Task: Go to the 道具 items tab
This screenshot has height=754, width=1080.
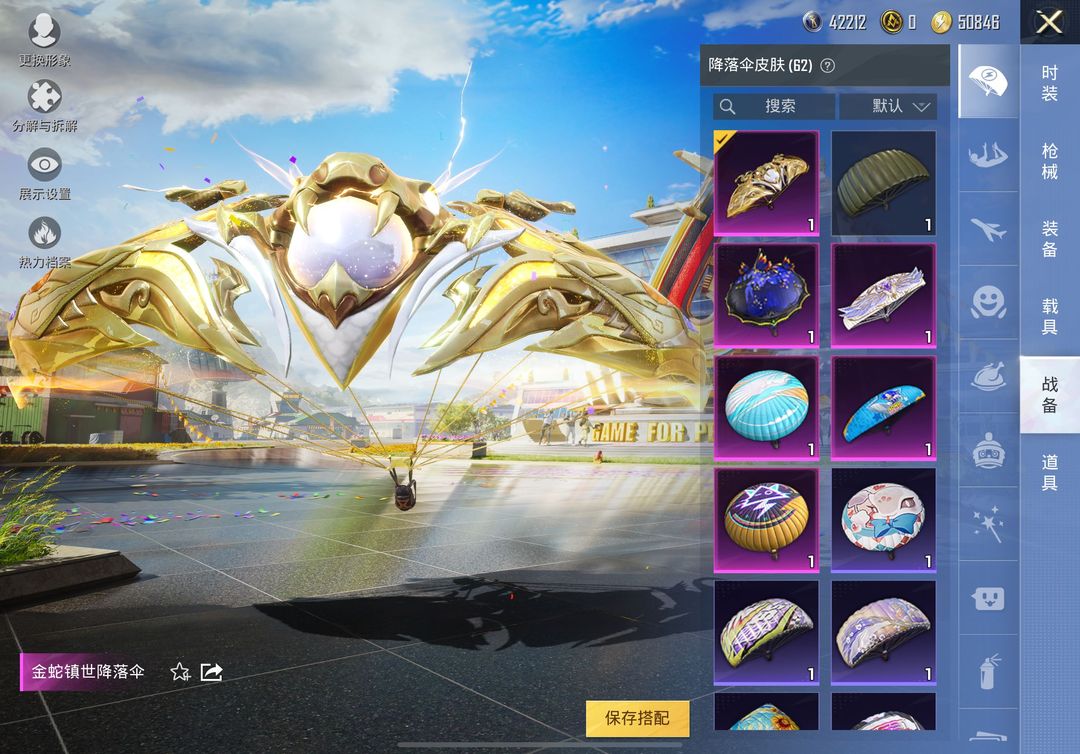Action: point(1049,472)
